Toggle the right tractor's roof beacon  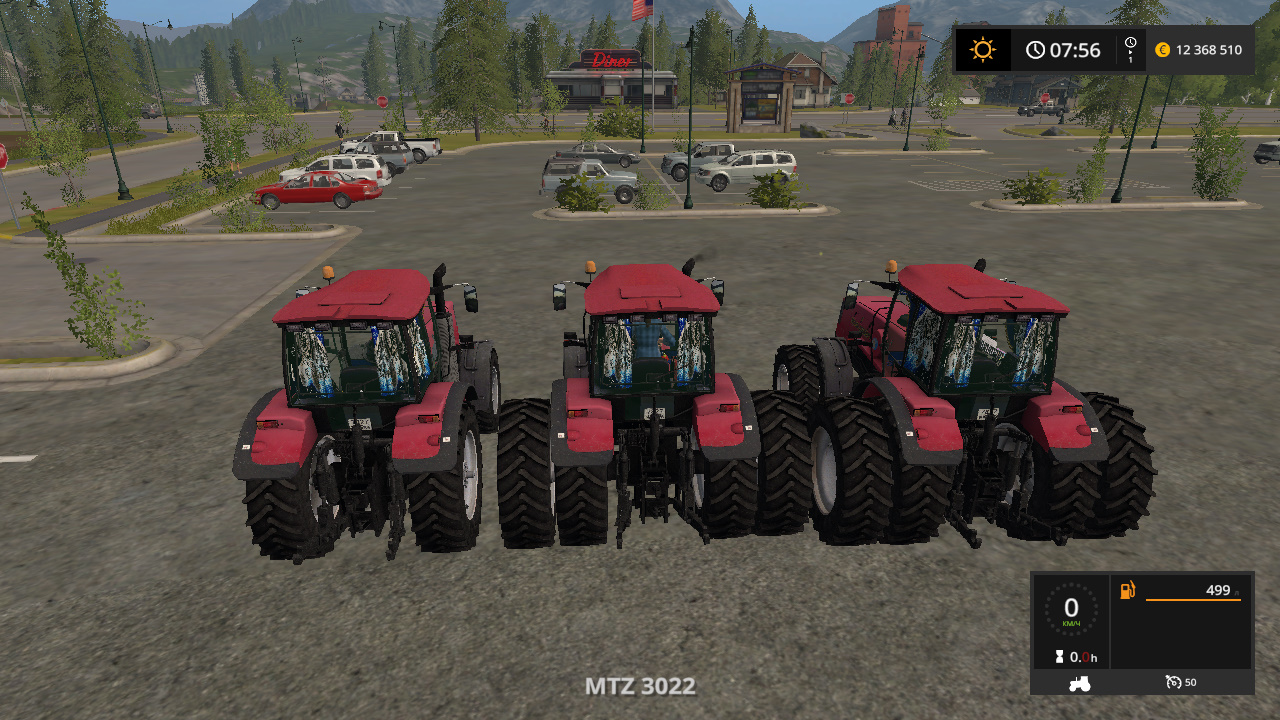pos(891,265)
